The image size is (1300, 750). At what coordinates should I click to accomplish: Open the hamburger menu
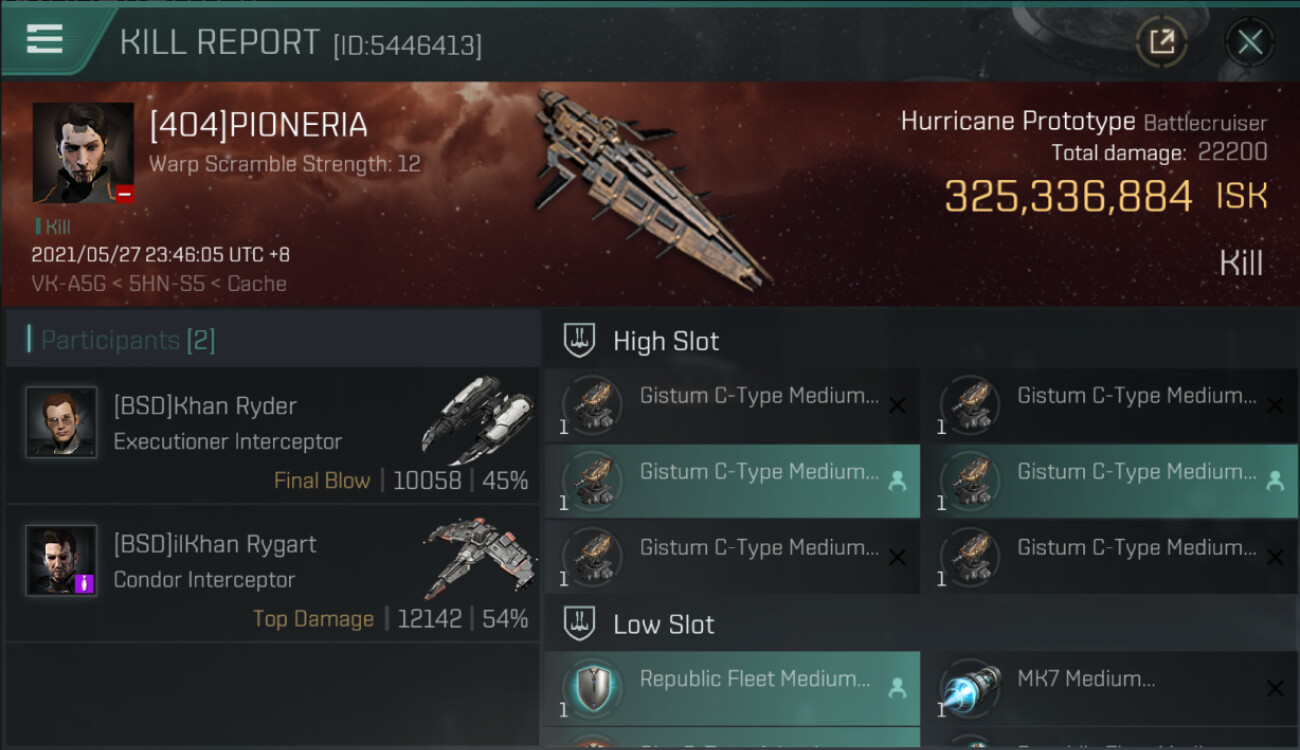point(45,39)
